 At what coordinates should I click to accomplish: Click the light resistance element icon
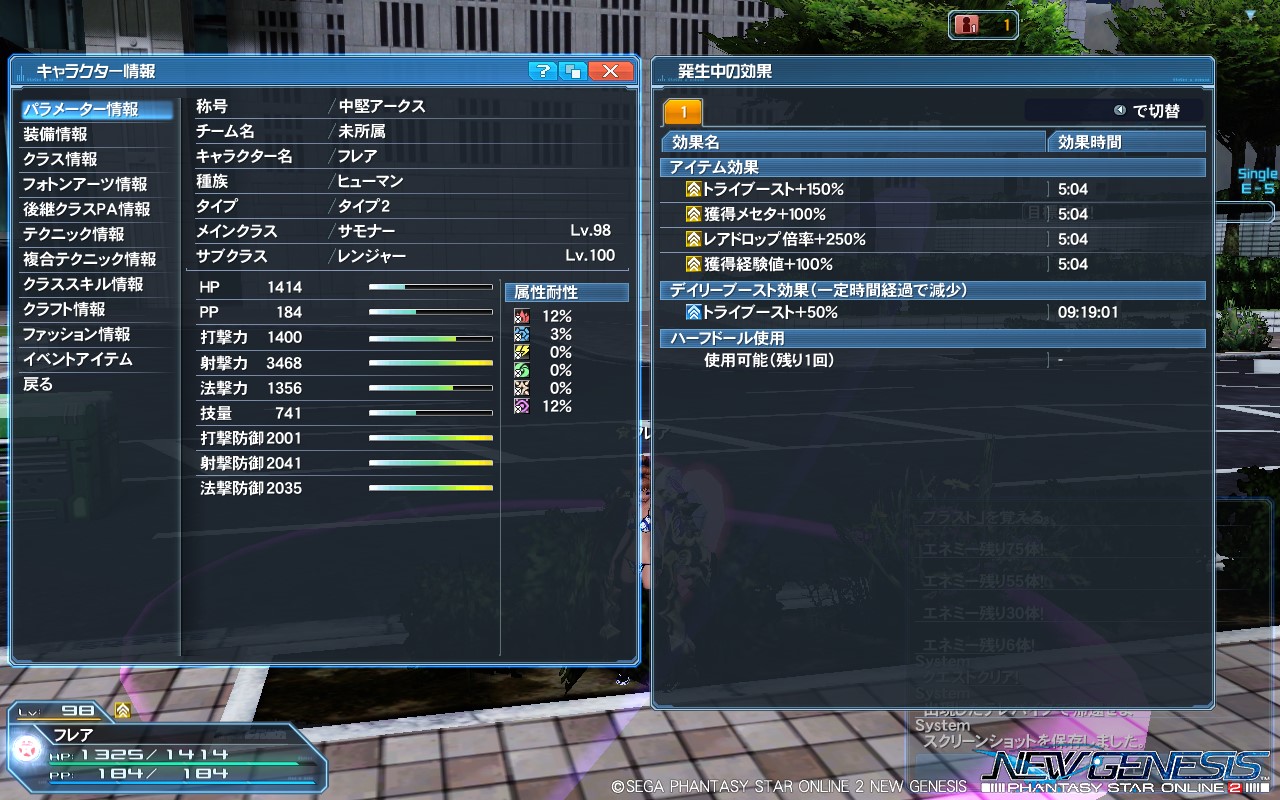(x=522, y=388)
